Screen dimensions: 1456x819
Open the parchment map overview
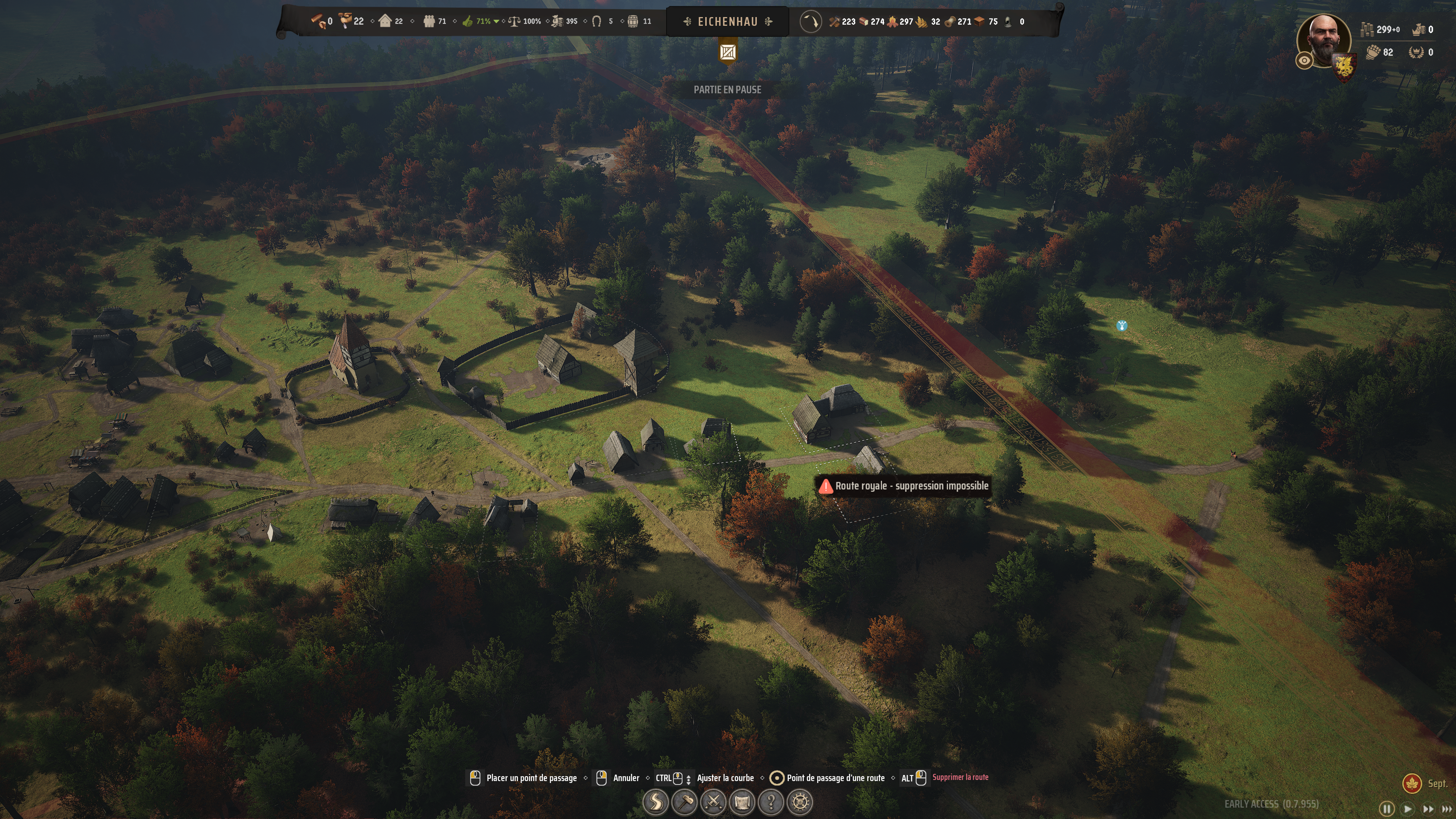[x=742, y=802]
